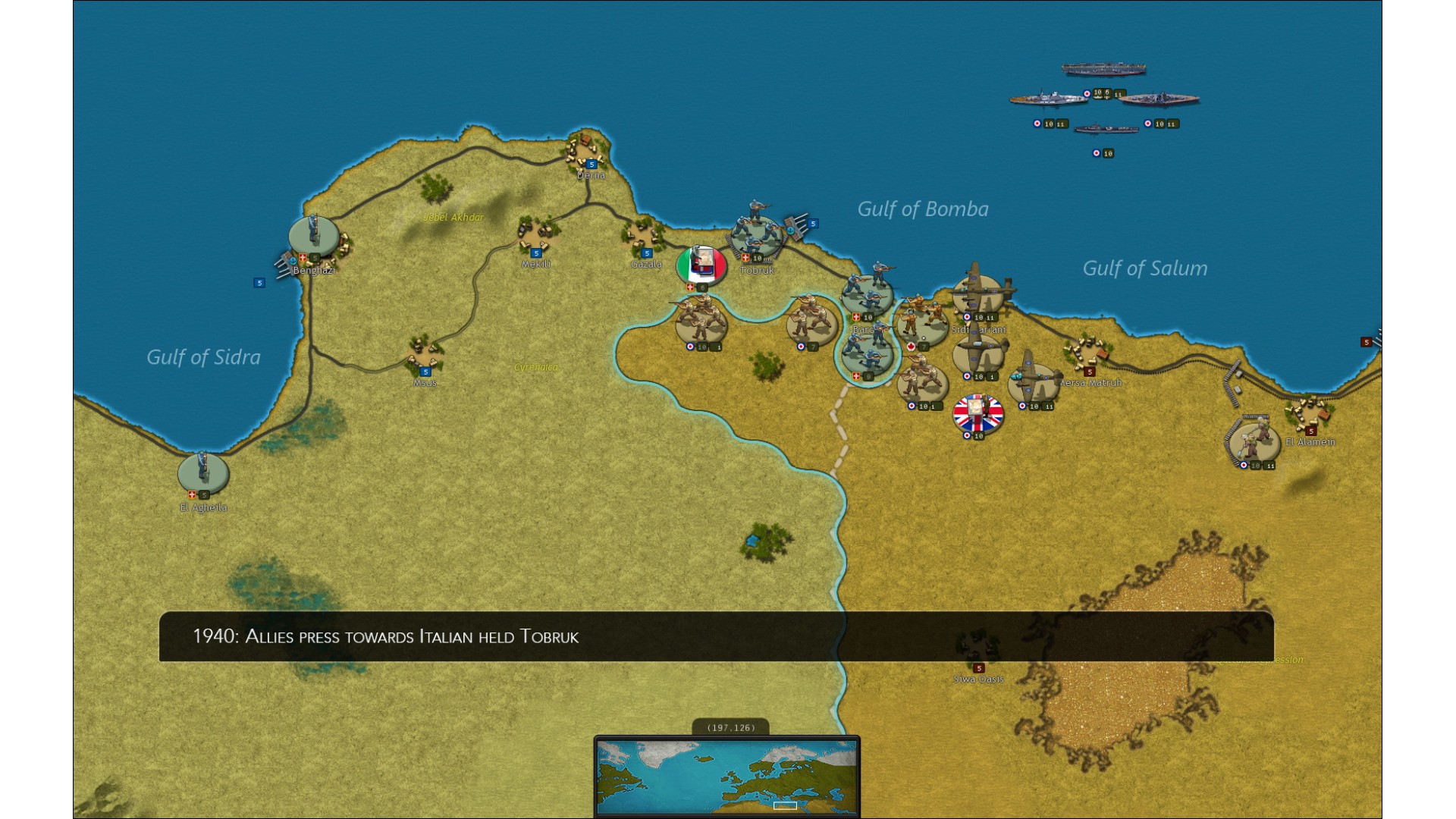Image resolution: width=1456 pixels, height=819 pixels.
Task: Select the aircraft carrier at sea
Action: tap(1103, 70)
